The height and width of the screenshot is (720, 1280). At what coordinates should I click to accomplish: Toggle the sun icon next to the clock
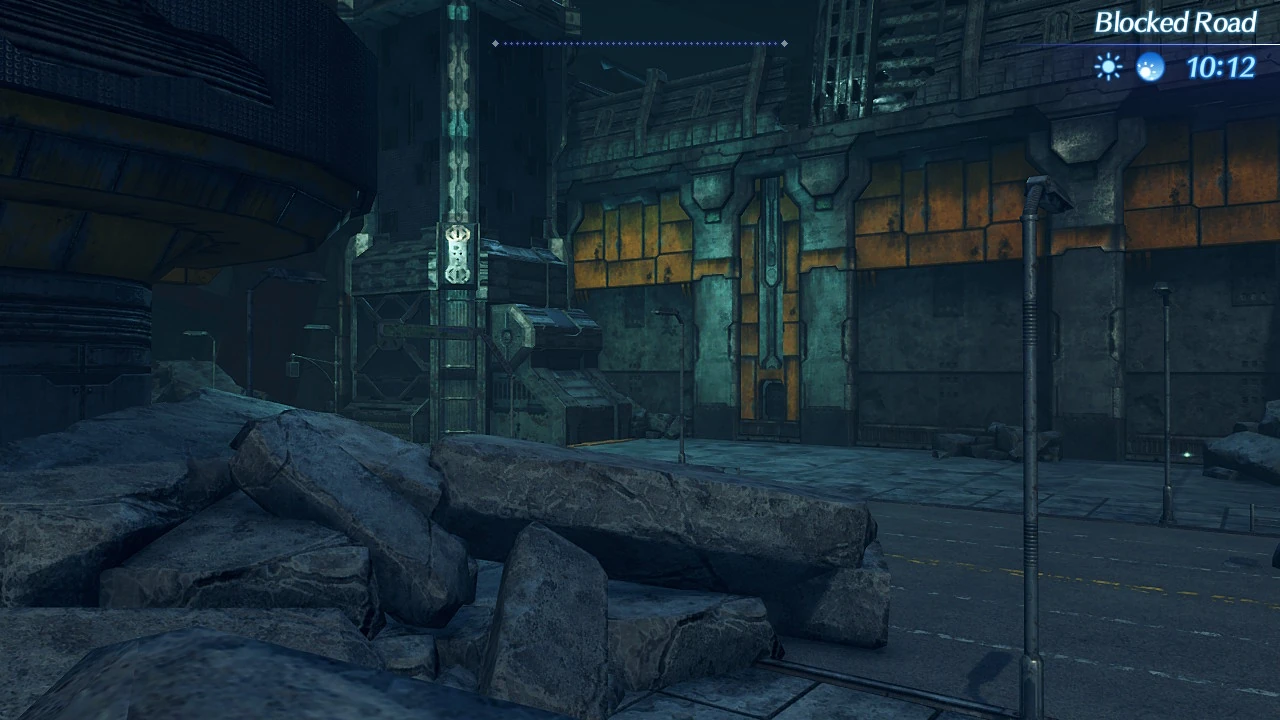point(1108,67)
